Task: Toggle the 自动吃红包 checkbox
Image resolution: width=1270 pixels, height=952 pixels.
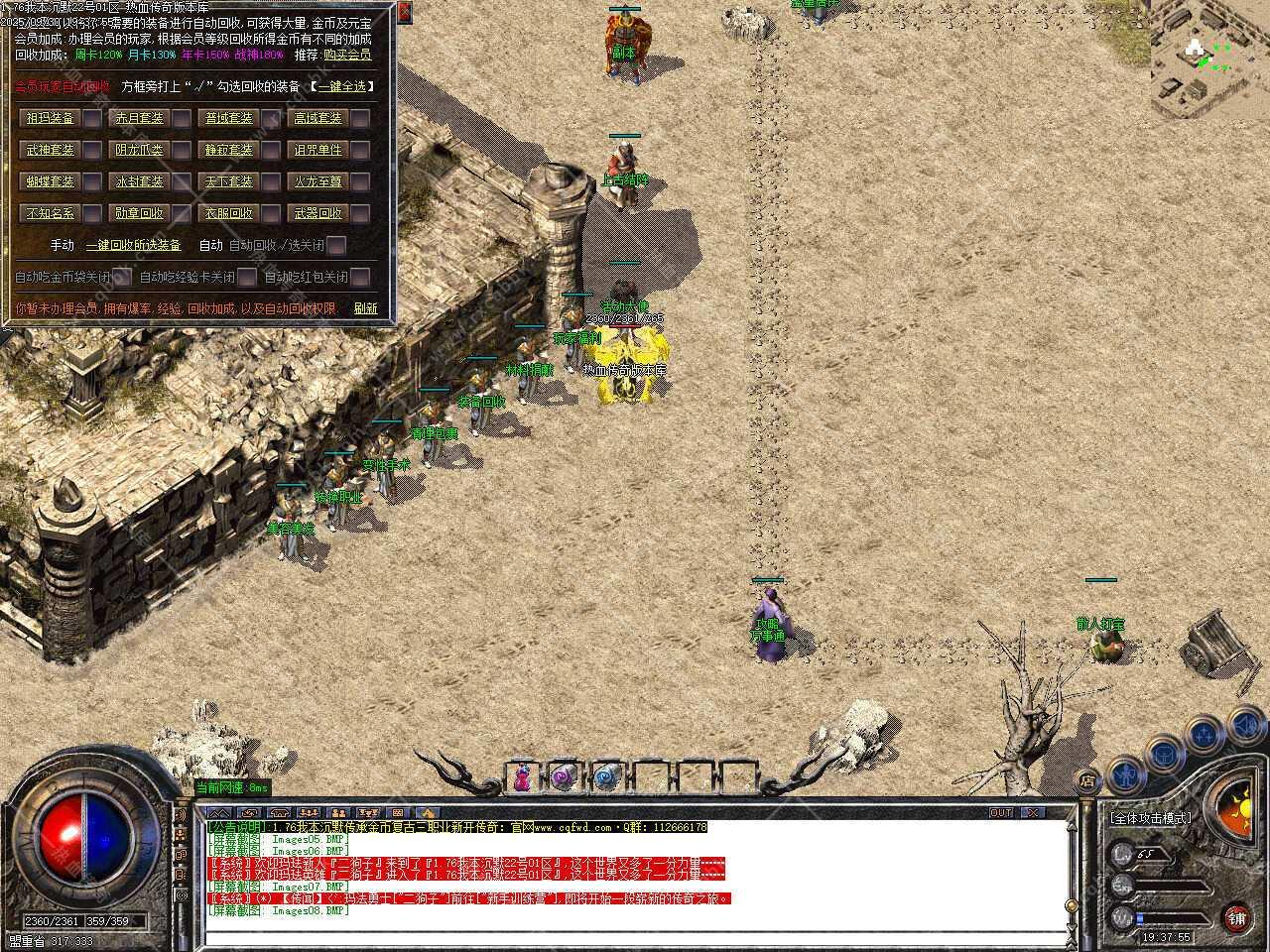Action: (360, 277)
